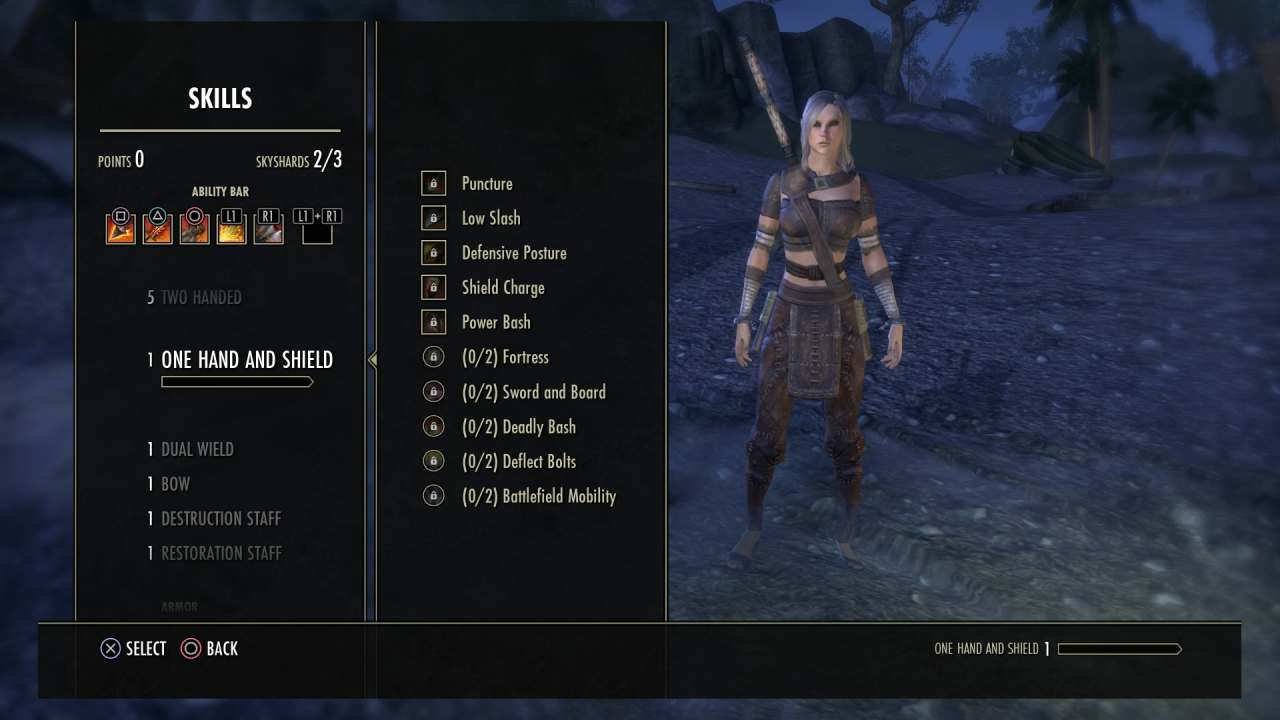This screenshot has height=720, width=1280.
Task: Select the Defensive Posture skill
Action: click(513, 253)
